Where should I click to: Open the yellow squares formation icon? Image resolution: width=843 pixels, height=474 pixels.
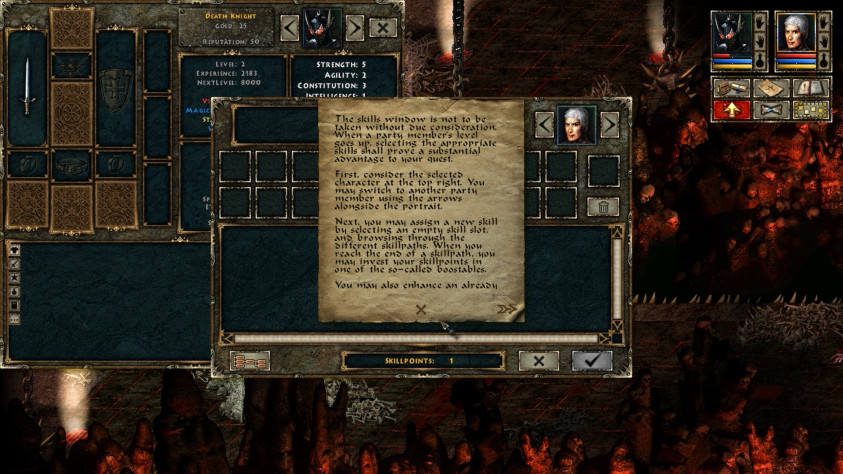click(811, 109)
